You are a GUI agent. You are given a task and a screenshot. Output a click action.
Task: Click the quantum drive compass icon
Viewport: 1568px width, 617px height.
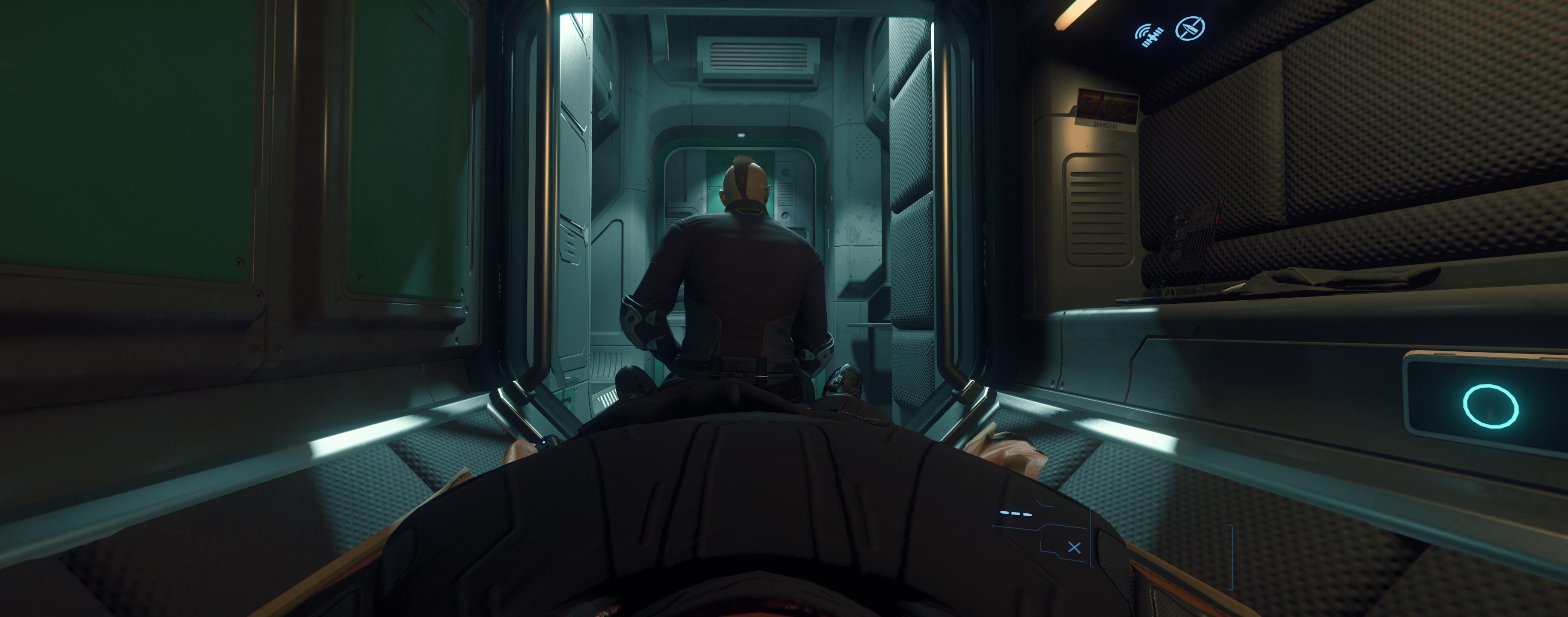pos(1191,28)
